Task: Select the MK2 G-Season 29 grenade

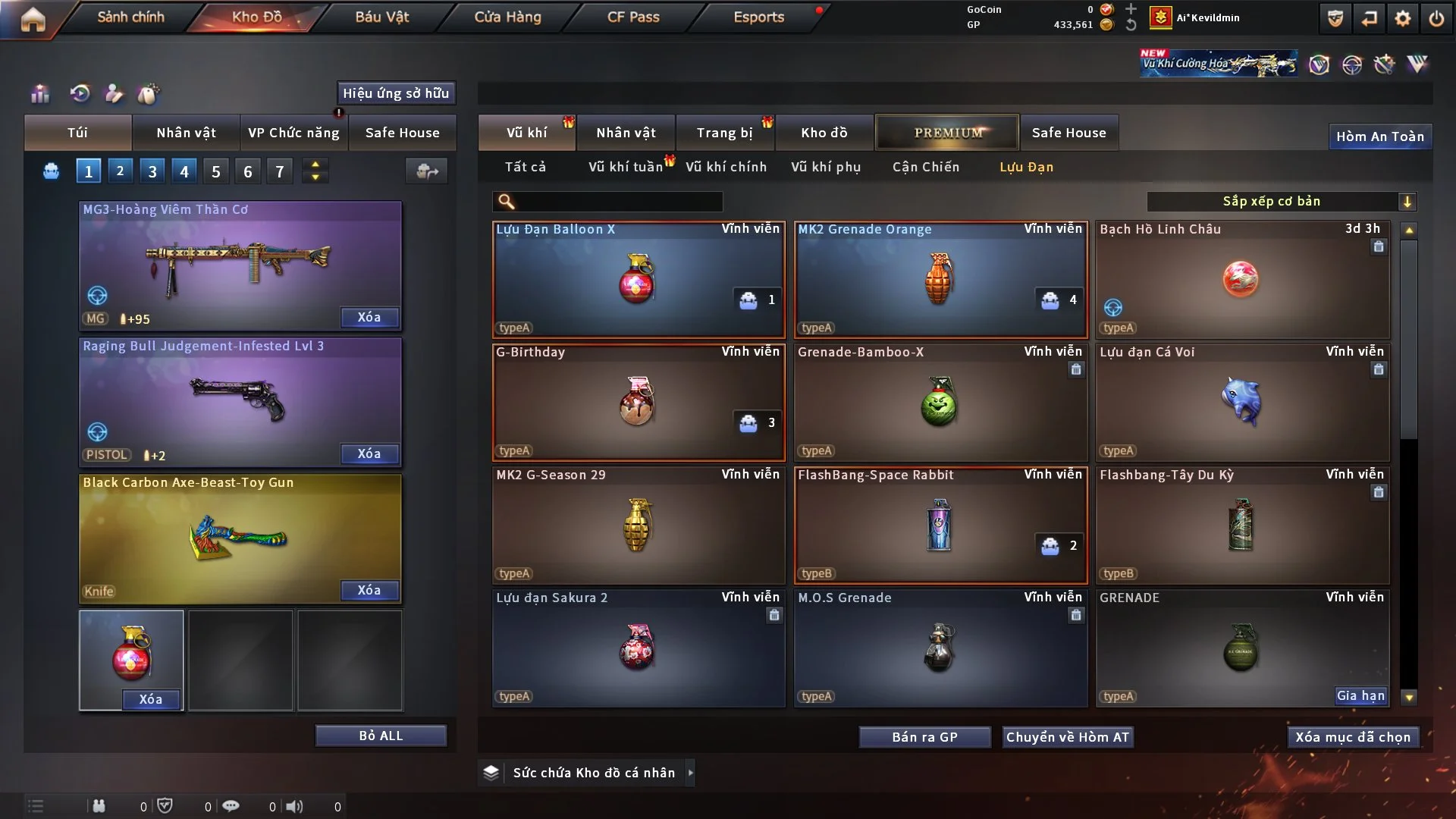Action: click(x=639, y=525)
